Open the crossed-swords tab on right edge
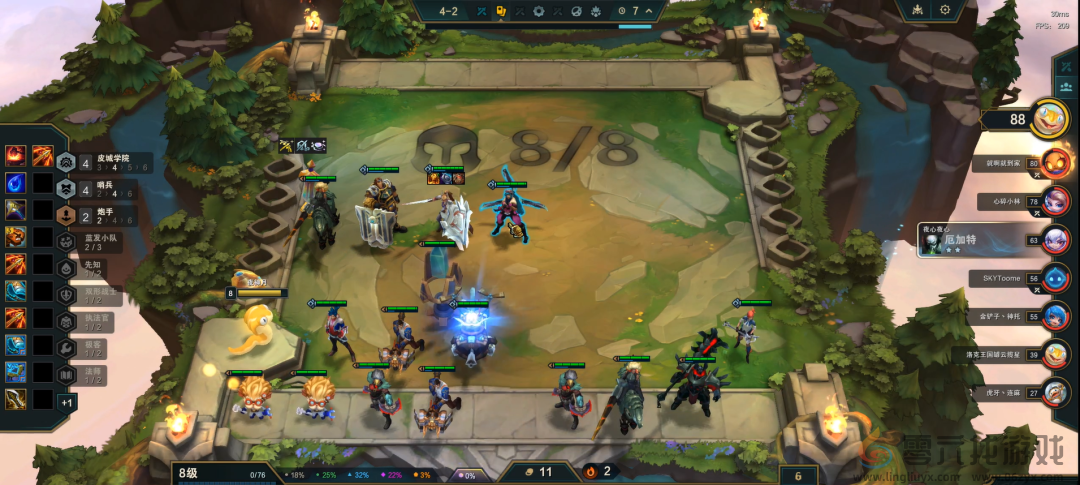 [1067, 64]
